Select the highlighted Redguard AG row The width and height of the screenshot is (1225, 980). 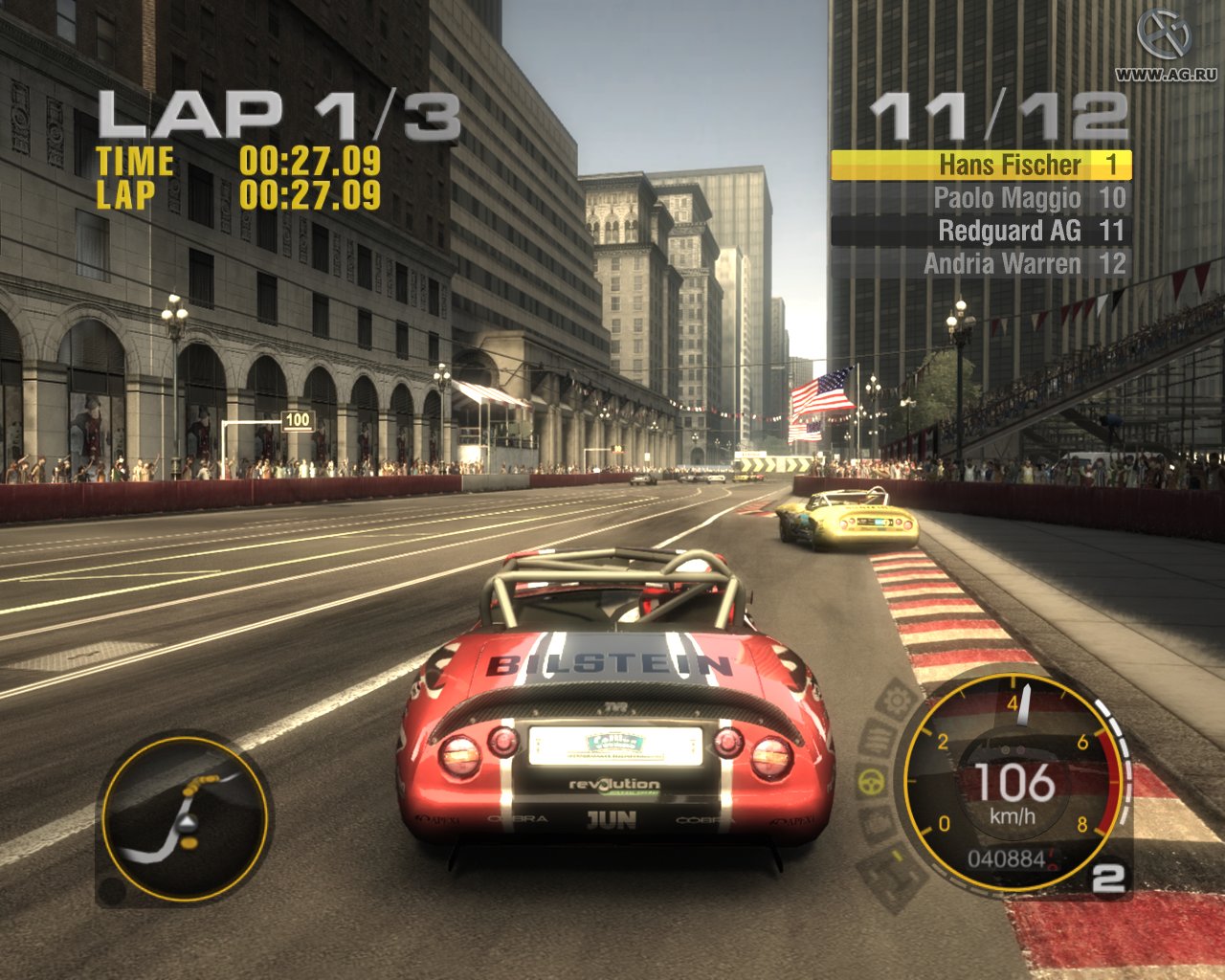pos(1013,231)
